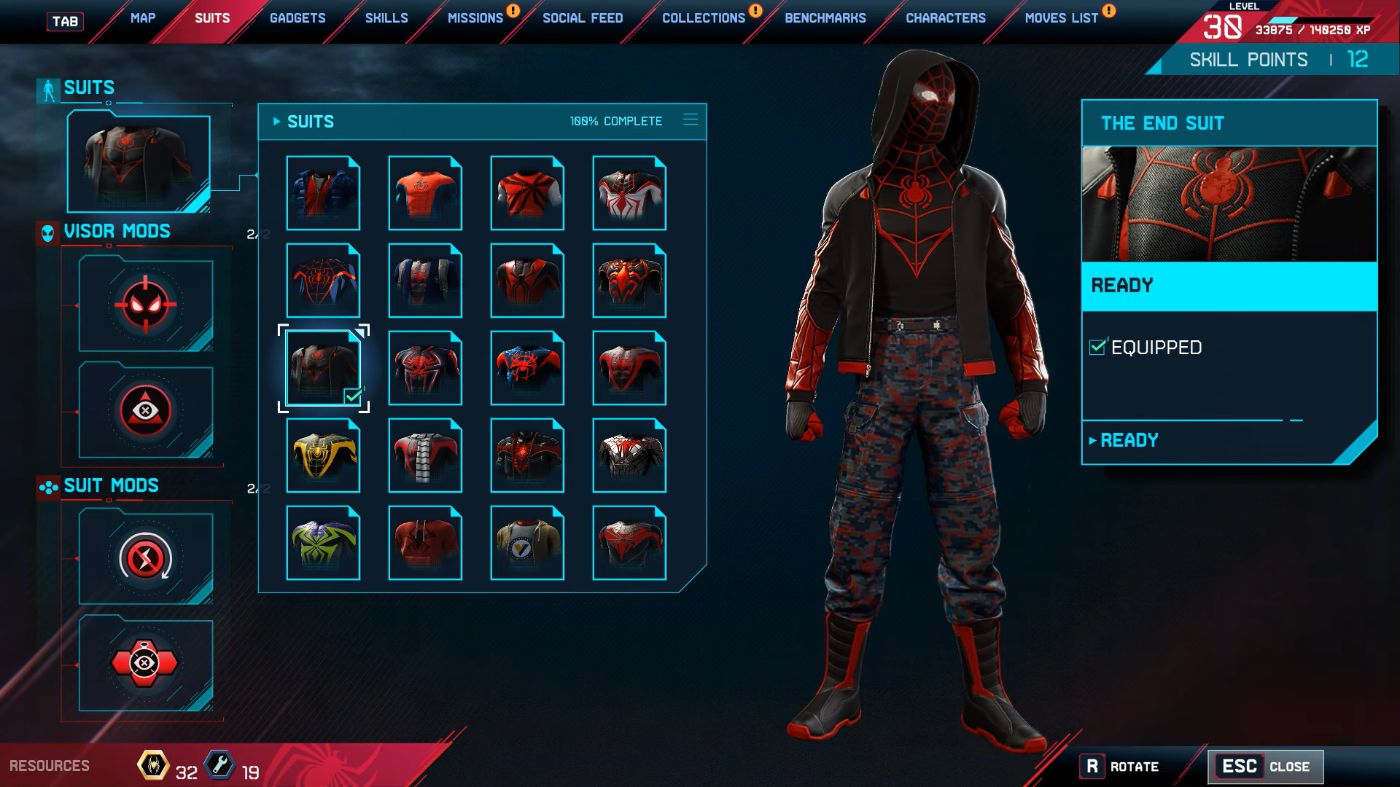Open the Characters tab

pos(945,18)
